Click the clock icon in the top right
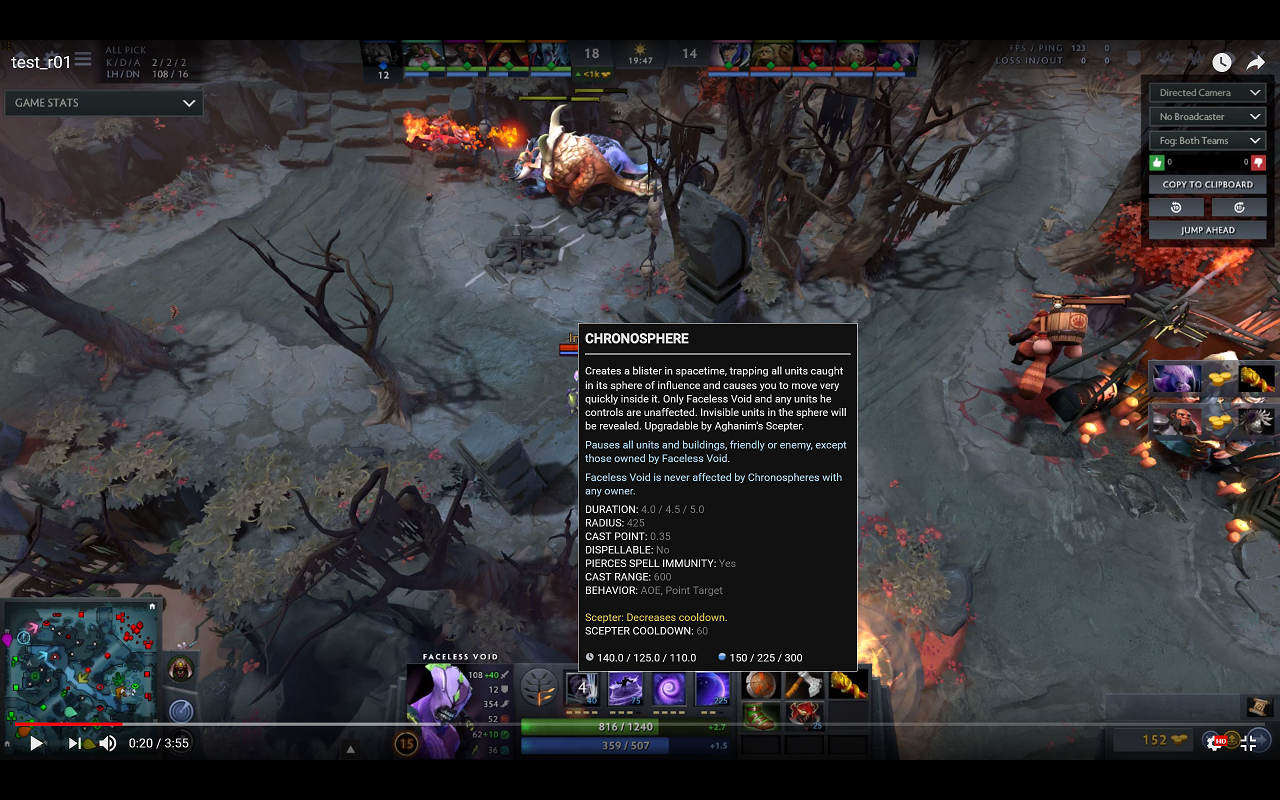 pos(1221,61)
